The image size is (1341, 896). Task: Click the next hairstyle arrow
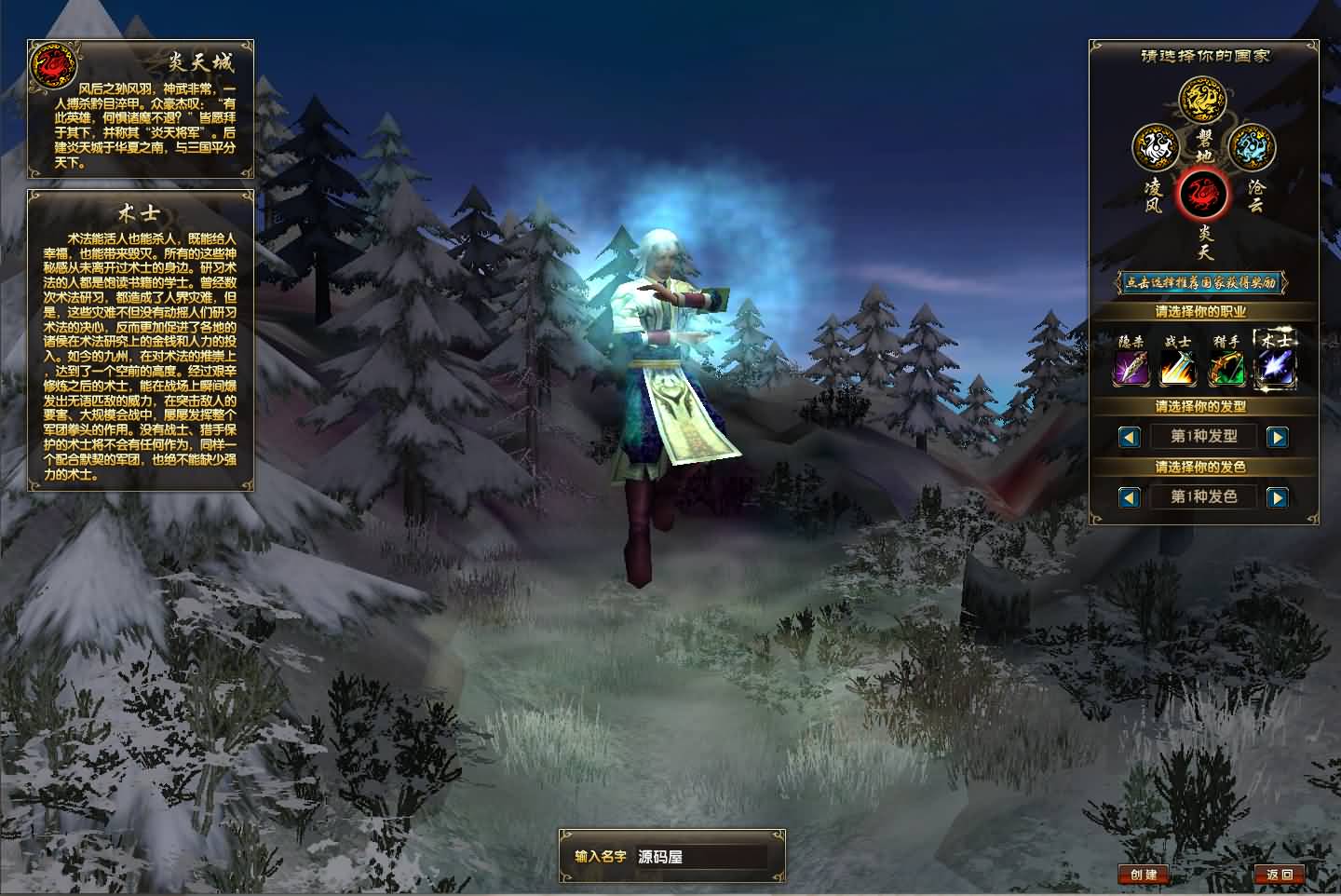click(1278, 436)
